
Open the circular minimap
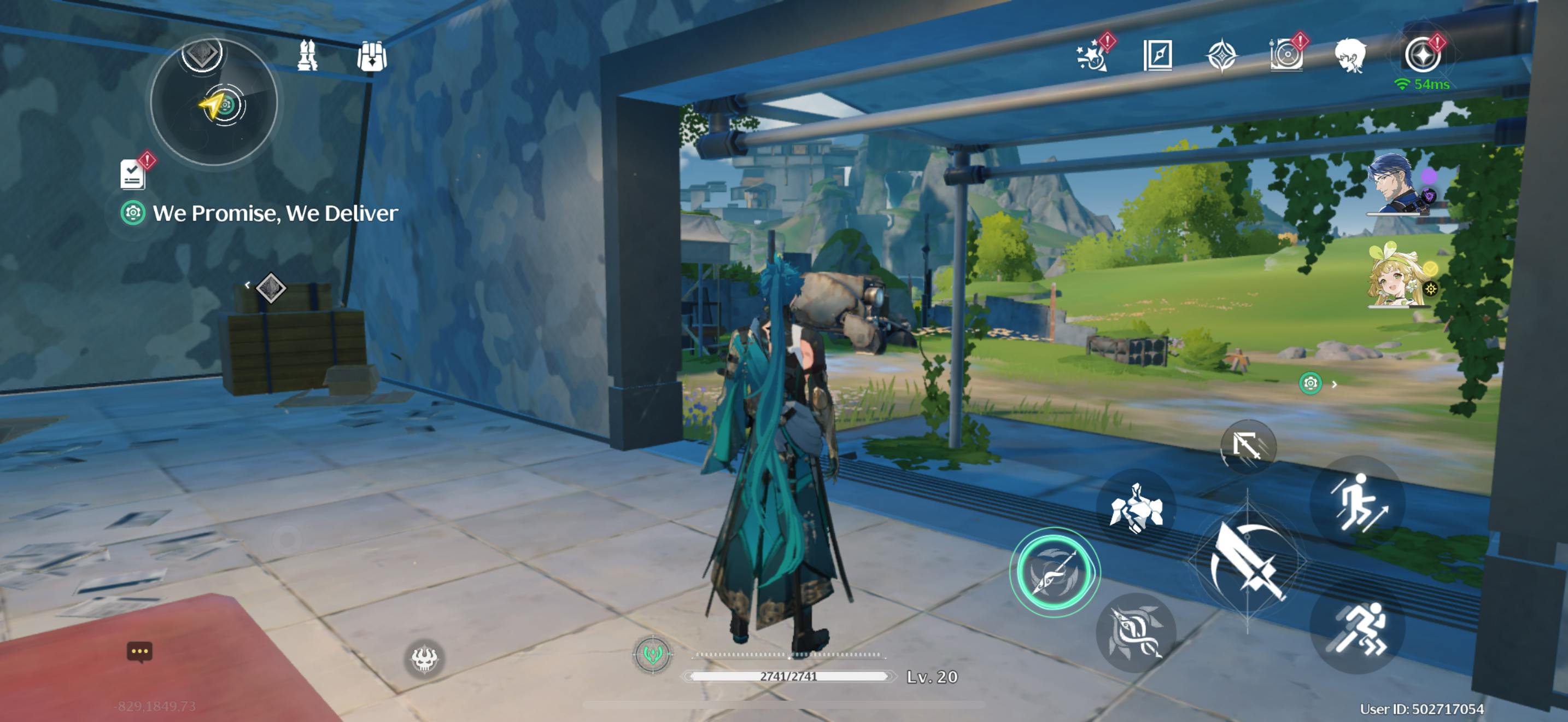pos(214,102)
